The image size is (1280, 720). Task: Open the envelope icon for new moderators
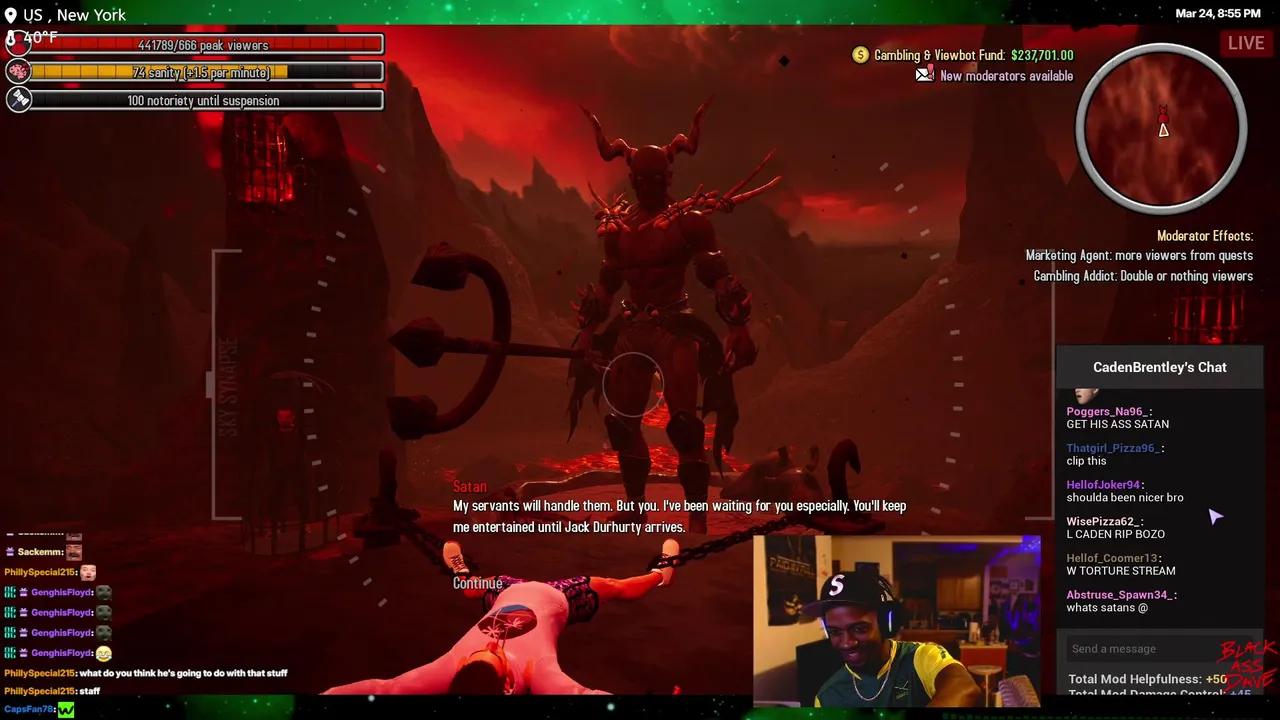click(922, 74)
